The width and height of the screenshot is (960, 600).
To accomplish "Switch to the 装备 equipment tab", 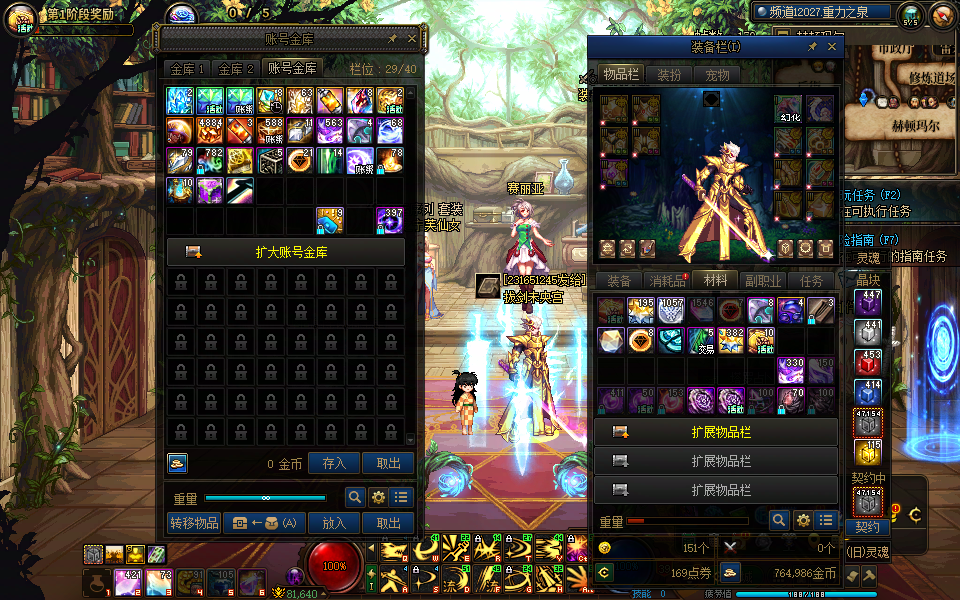I will [619, 281].
